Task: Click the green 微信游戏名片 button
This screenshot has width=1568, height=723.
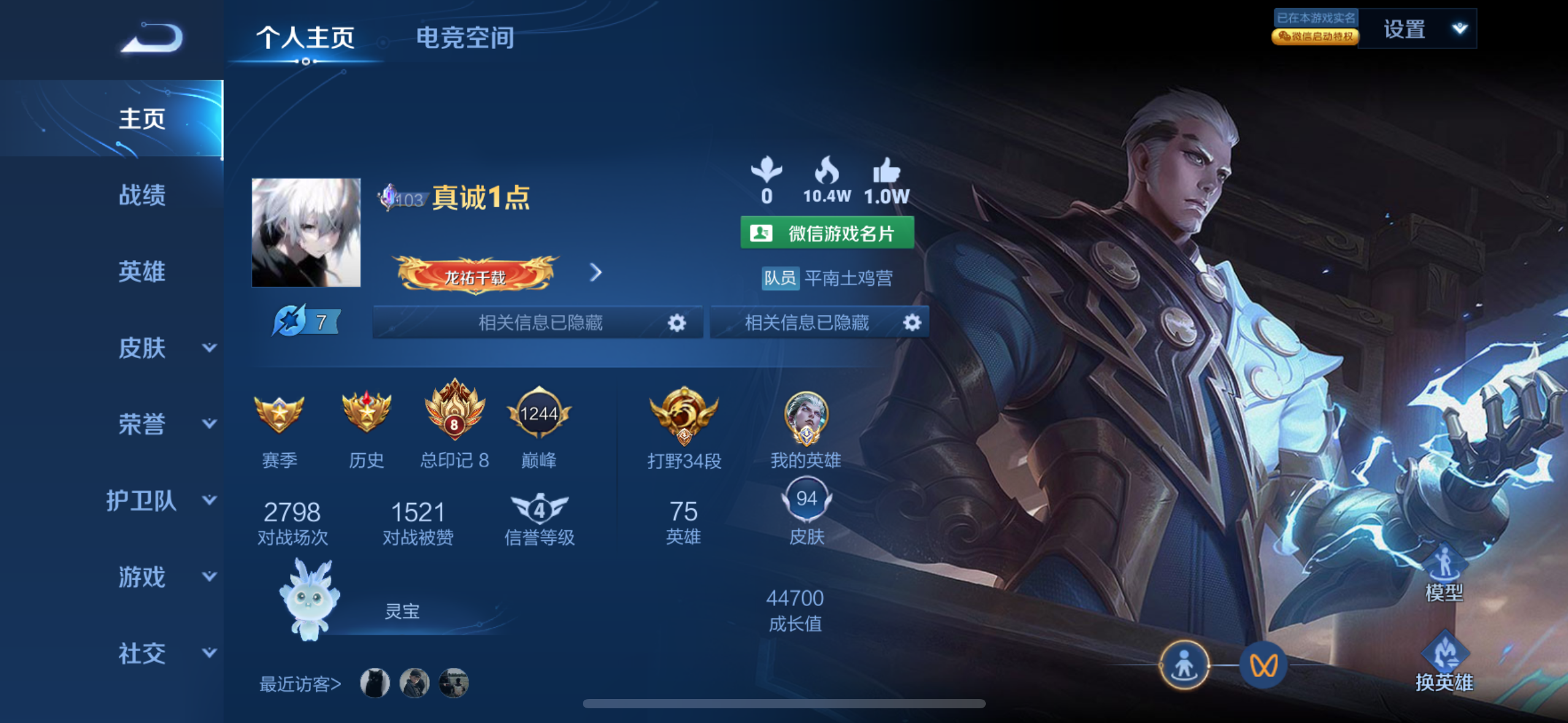Action: pyautogui.click(x=826, y=233)
